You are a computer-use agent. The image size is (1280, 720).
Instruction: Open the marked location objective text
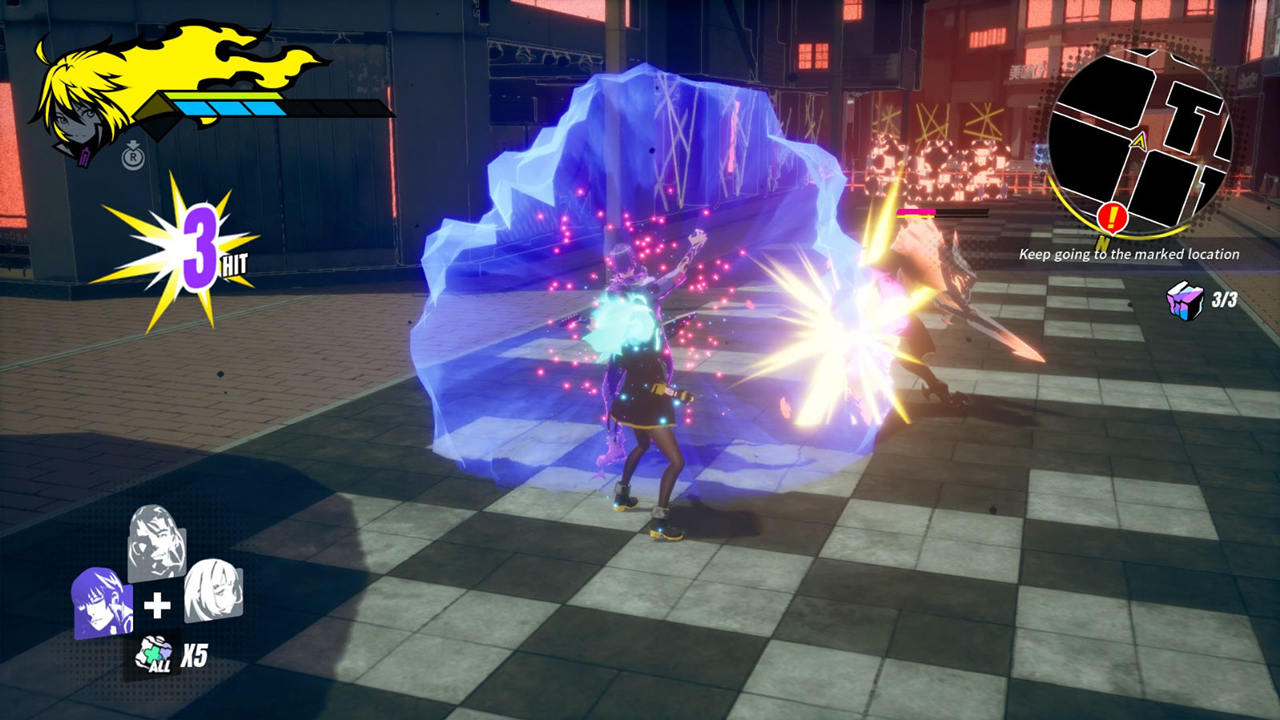point(1129,254)
